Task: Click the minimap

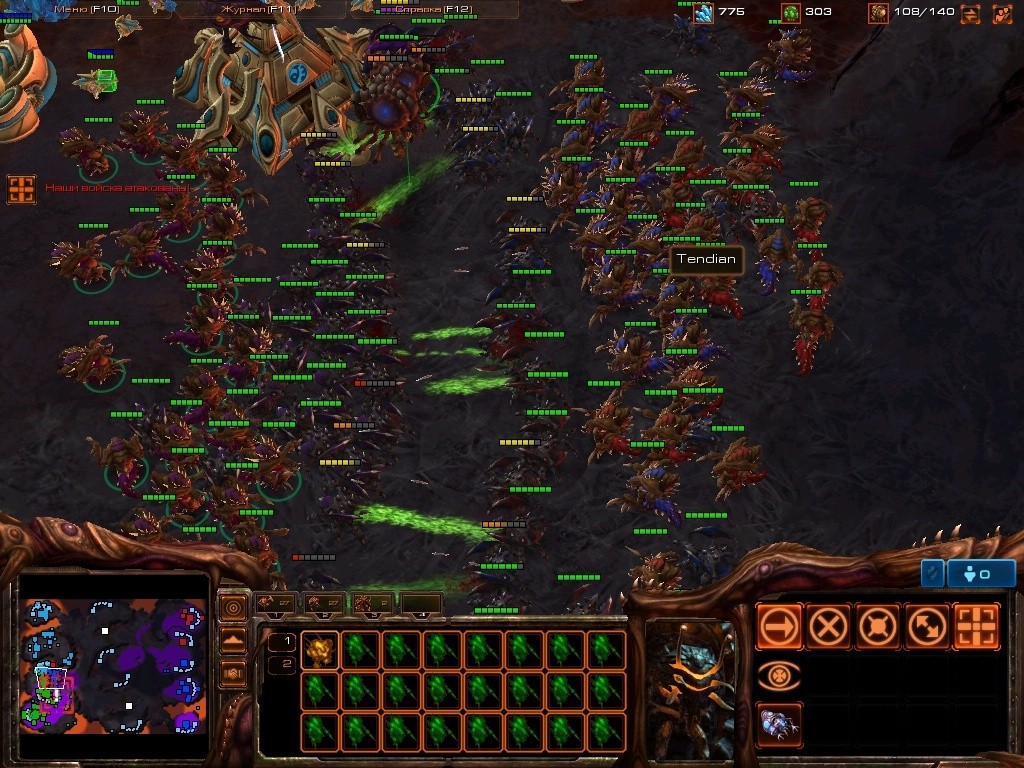Action: [x=113, y=666]
